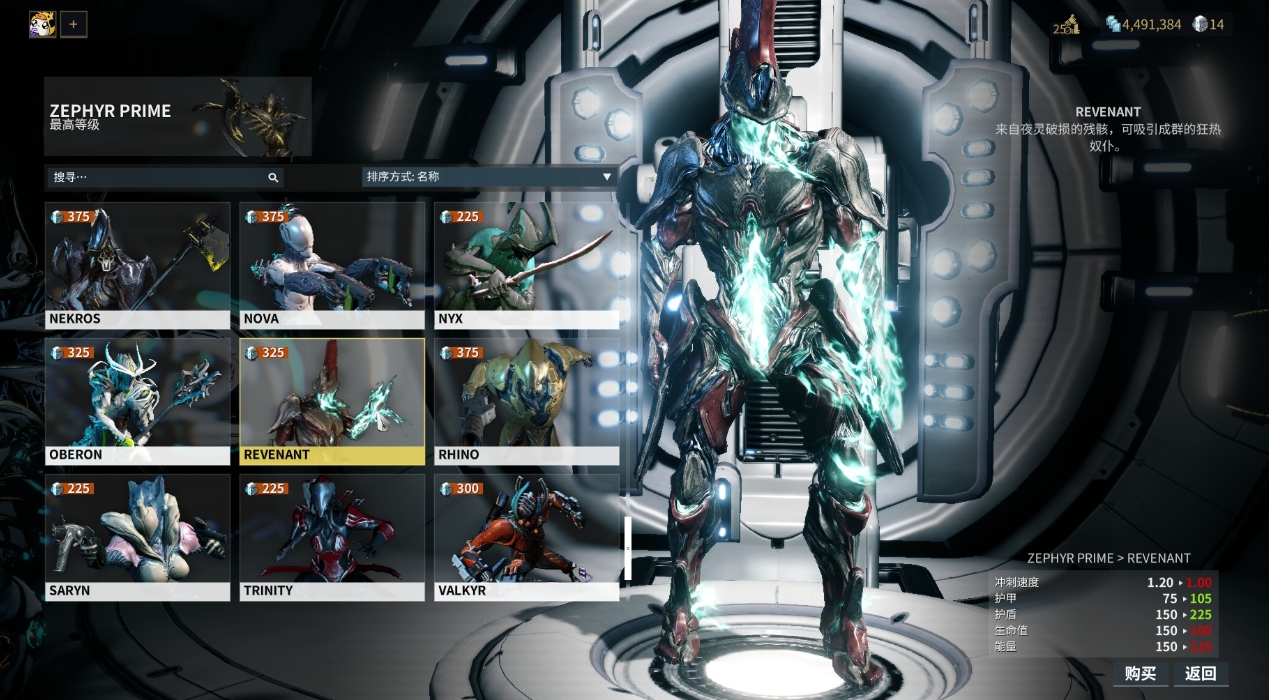Click the warframe list scrollbar handle

point(628,547)
